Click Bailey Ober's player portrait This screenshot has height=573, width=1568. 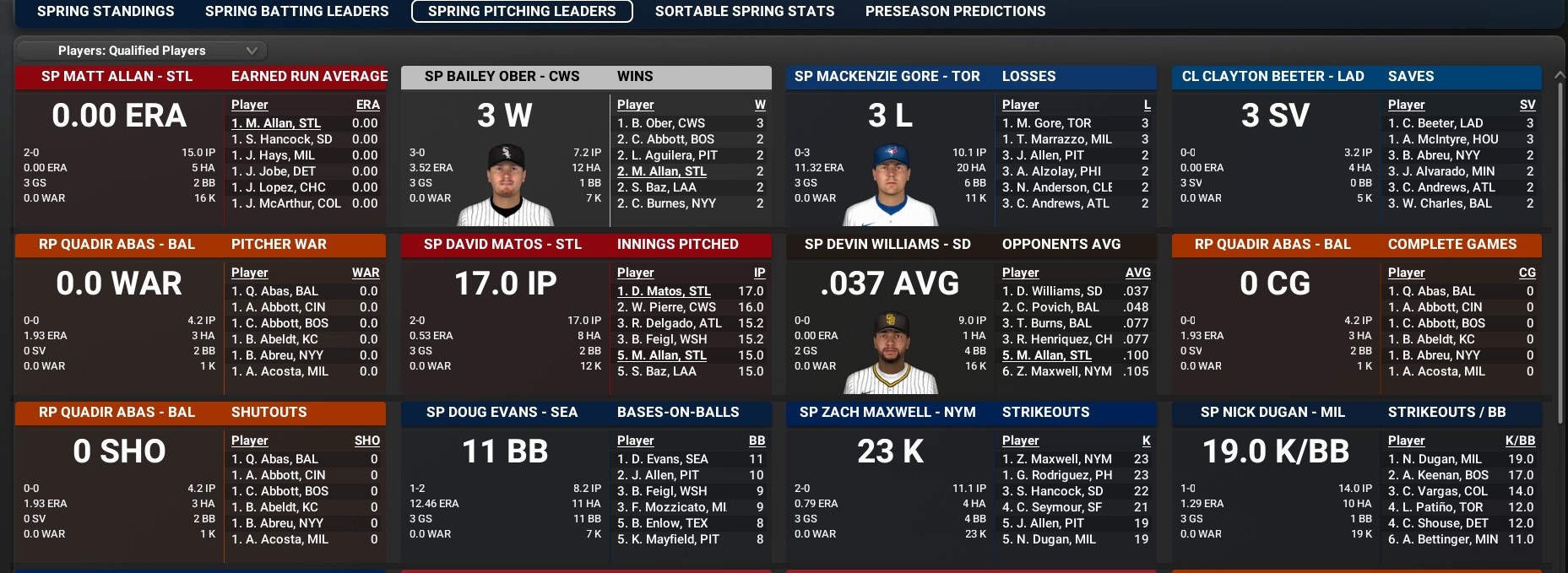pyautogui.click(x=507, y=186)
